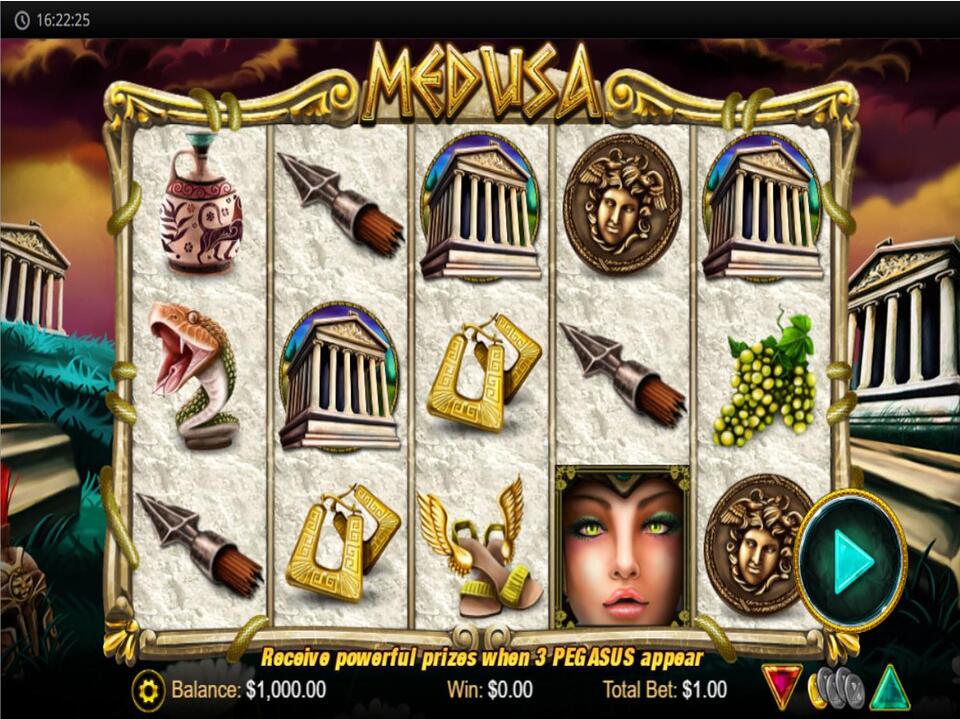The height and width of the screenshot is (719, 960).
Task: Open bet options via the coin stack
Action: 834,687
